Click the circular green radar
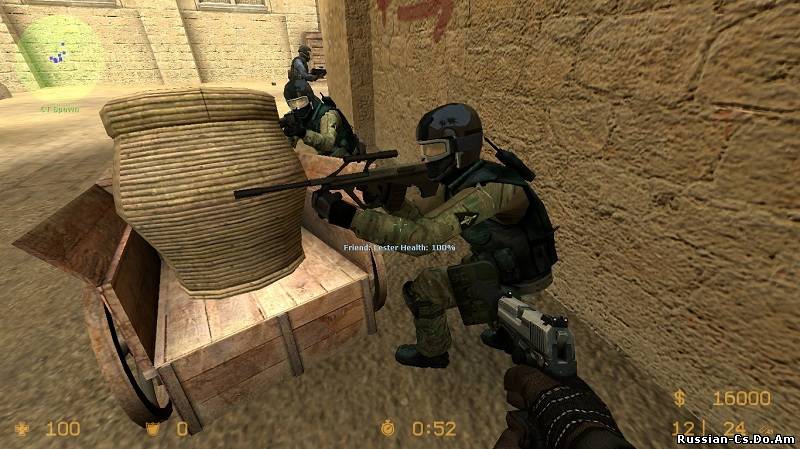Viewport: 800px width, 449px height. [x=59, y=51]
